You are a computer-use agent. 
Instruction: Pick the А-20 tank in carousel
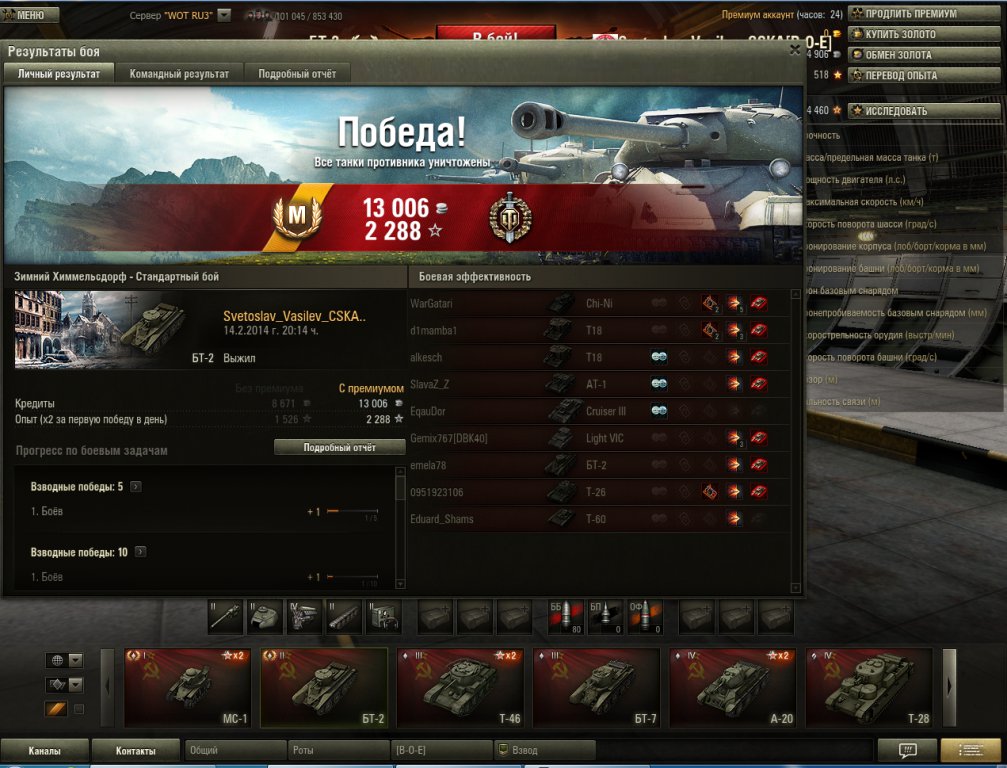pyautogui.click(x=731, y=688)
